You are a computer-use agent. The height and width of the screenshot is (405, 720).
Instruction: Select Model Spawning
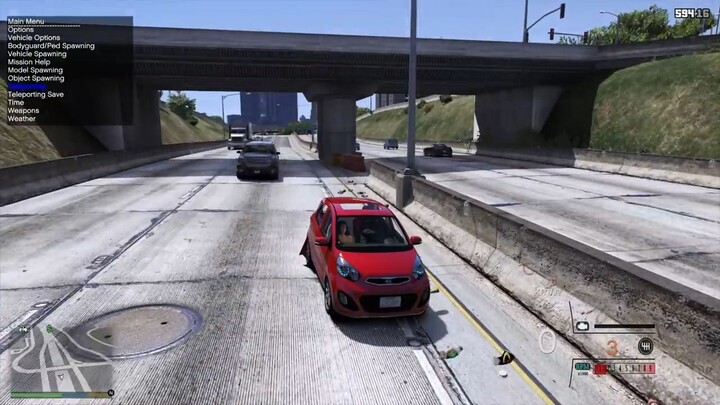pyautogui.click(x=34, y=70)
